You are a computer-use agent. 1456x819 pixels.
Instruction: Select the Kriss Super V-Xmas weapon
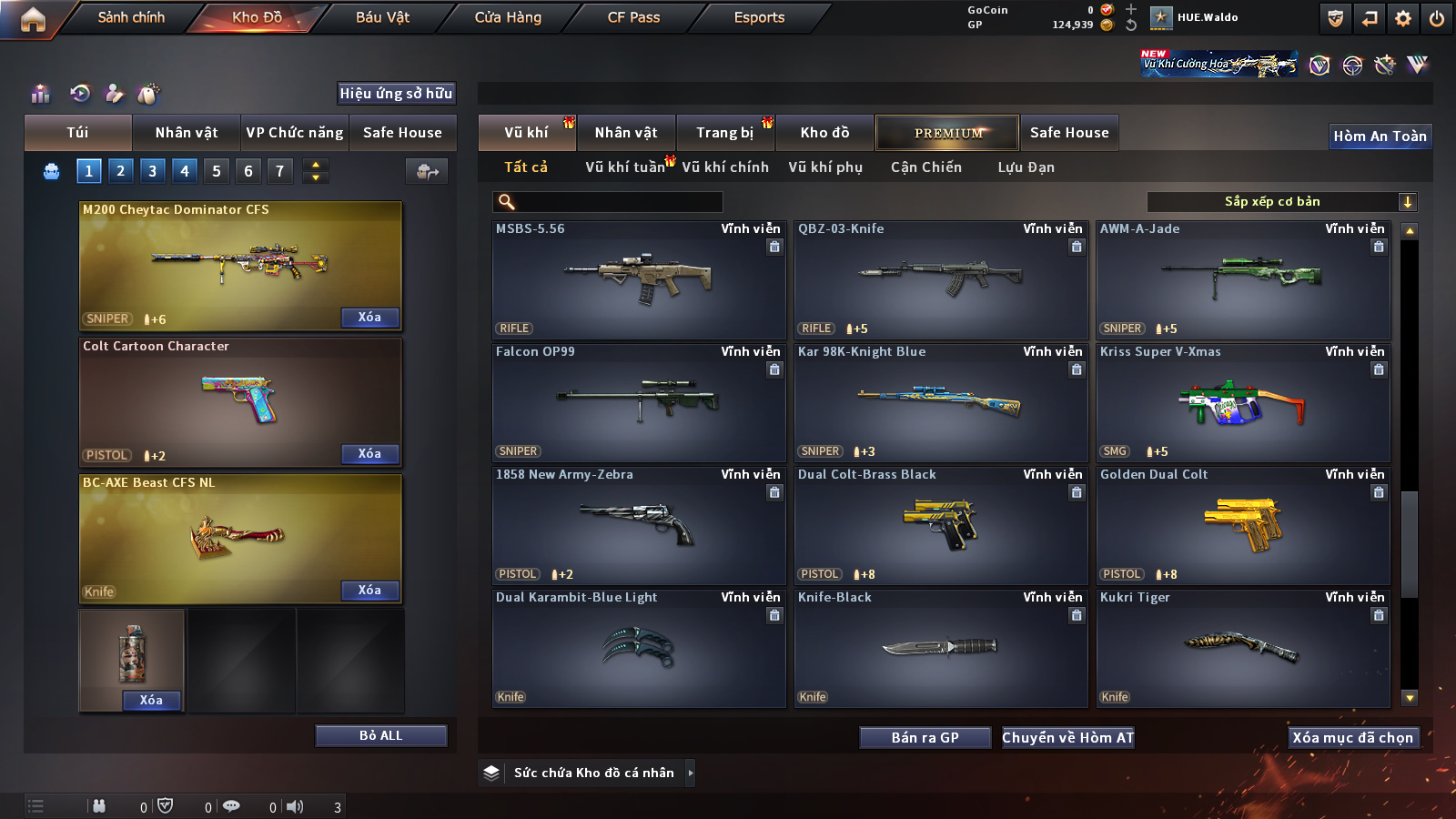point(1243,402)
